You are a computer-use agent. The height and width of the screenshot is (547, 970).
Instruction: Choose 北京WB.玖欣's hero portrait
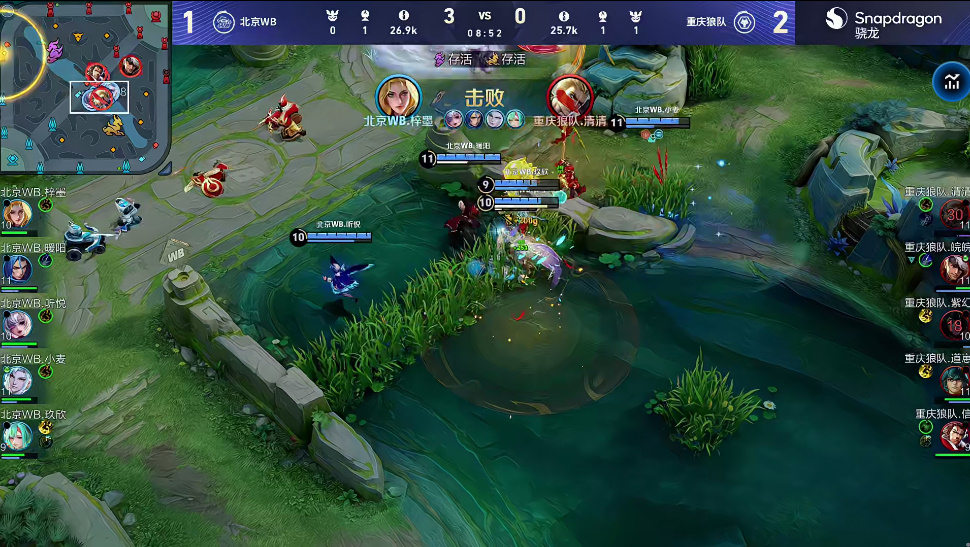click(x=17, y=435)
